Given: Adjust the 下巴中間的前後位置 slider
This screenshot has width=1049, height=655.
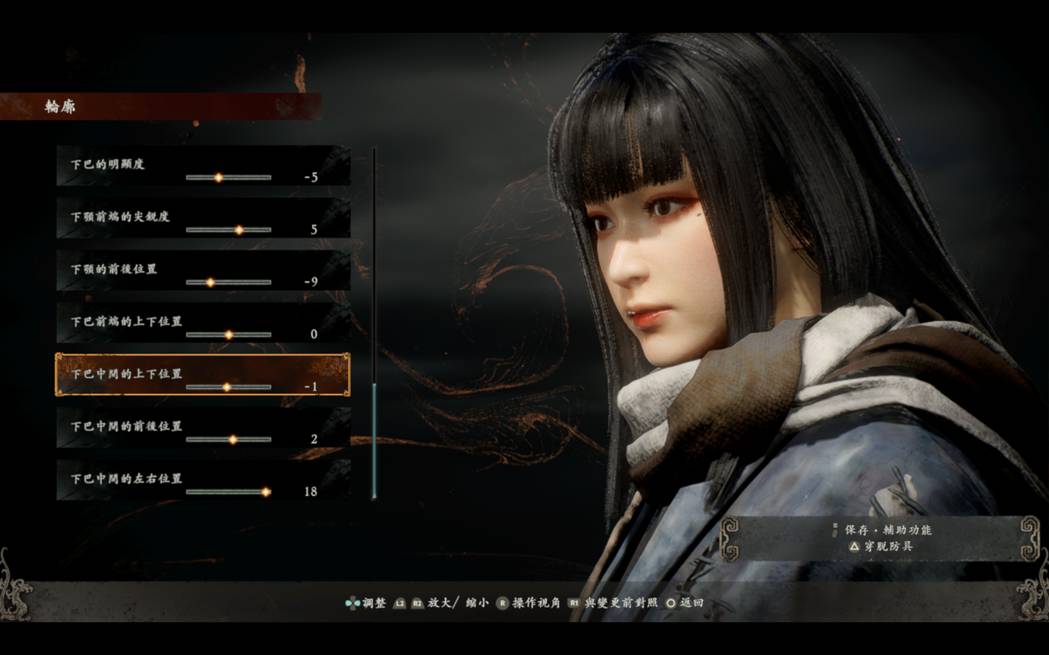Looking at the screenshot, I should coord(232,439).
